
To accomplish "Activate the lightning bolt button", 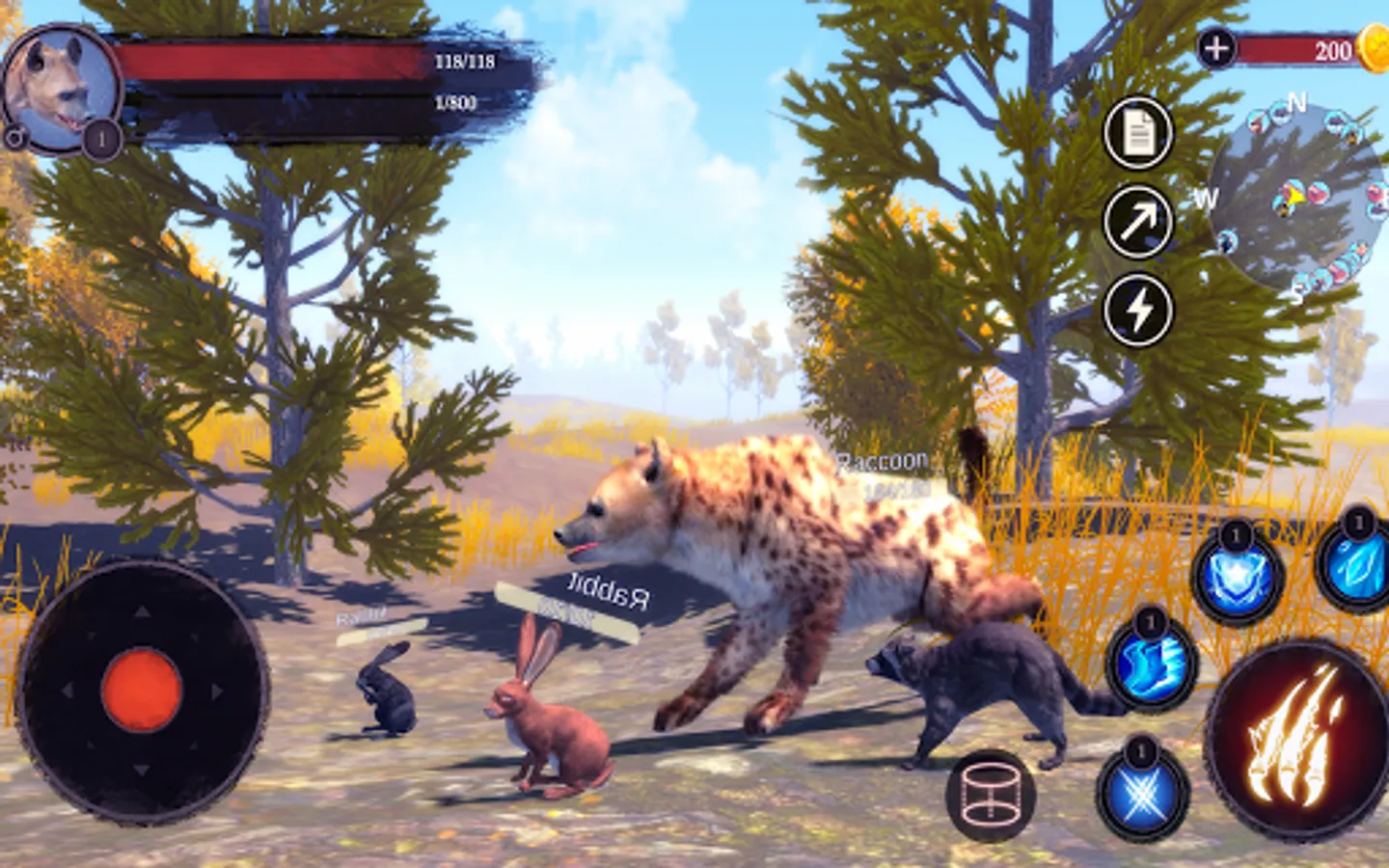I will [x=1138, y=310].
